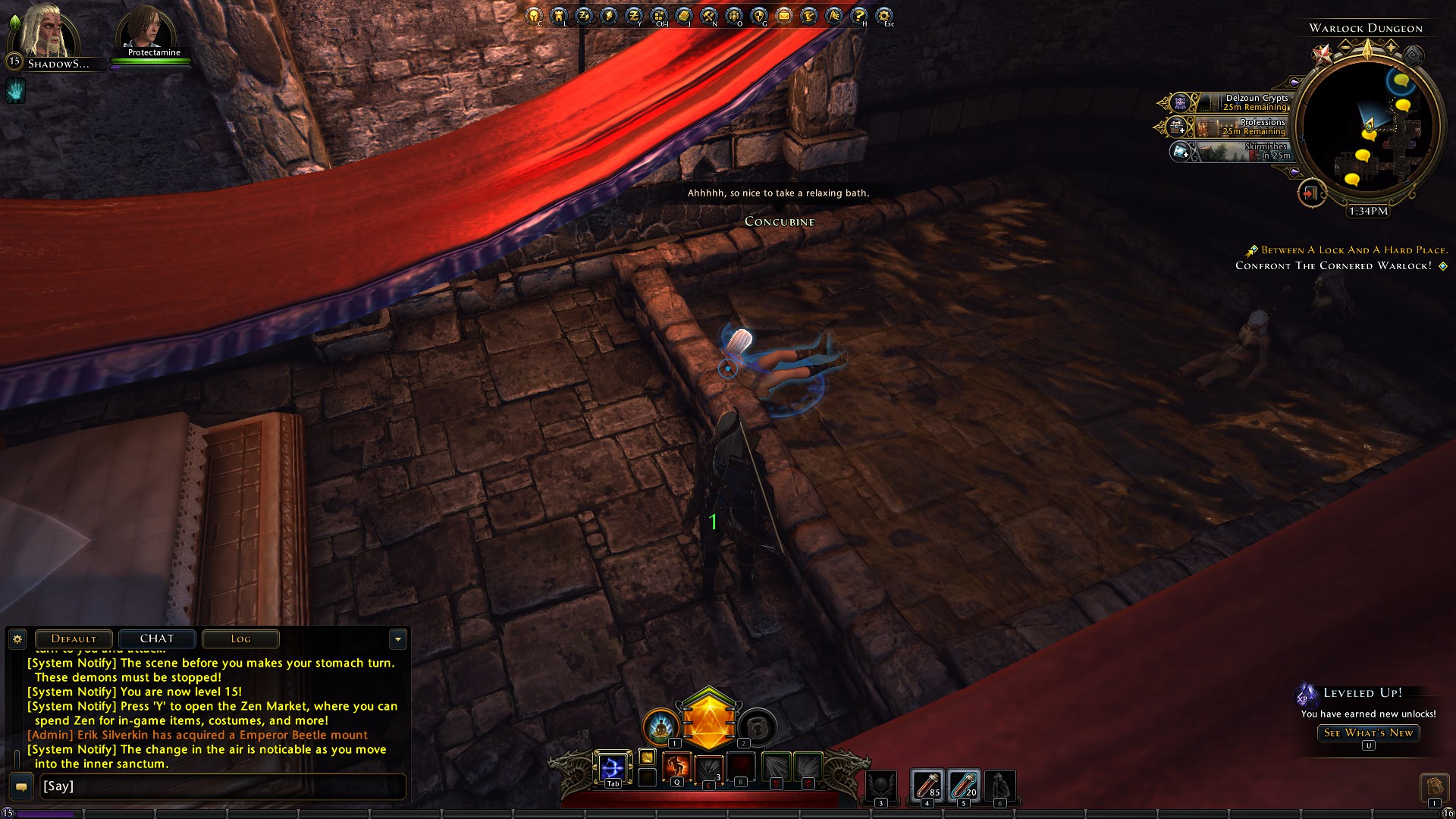Zoom in the minimap with plus button
This screenshot has height=819, width=1456.
1392,47
